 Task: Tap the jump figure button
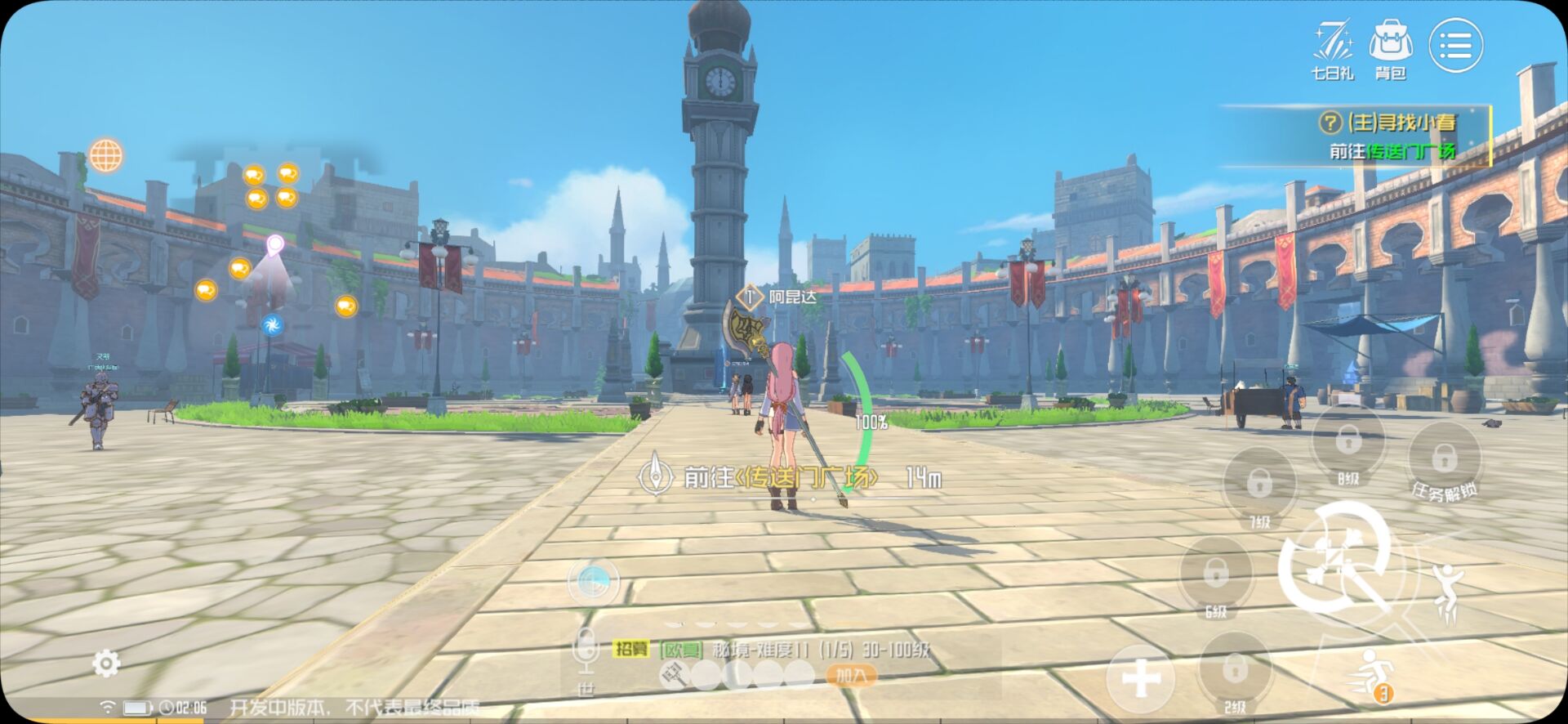pos(1447,590)
